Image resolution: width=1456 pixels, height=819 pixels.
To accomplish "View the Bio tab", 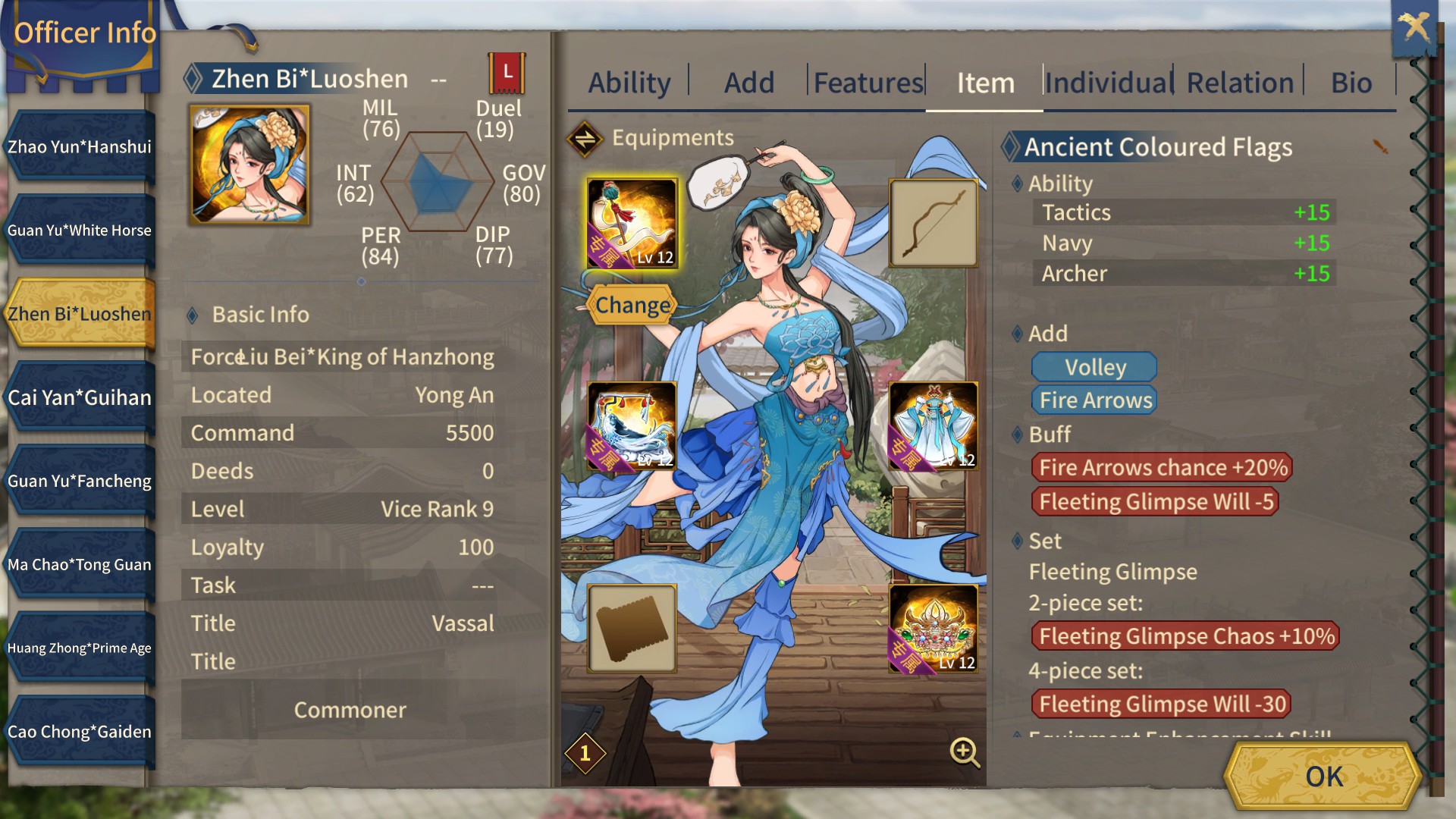I will [1351, 83].
